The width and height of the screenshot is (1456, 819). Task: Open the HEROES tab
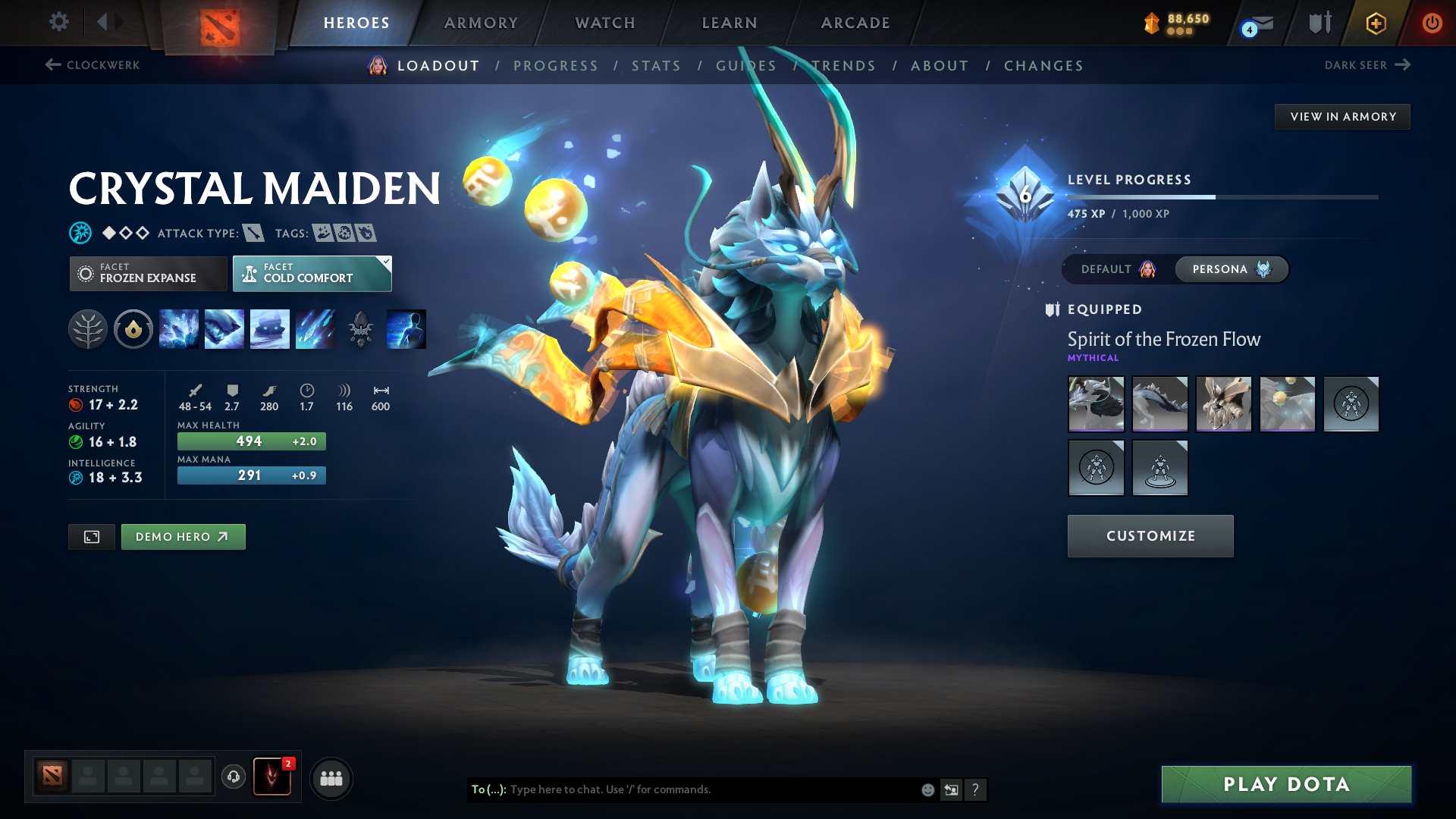pyautogui.click(x=356, y=23)
